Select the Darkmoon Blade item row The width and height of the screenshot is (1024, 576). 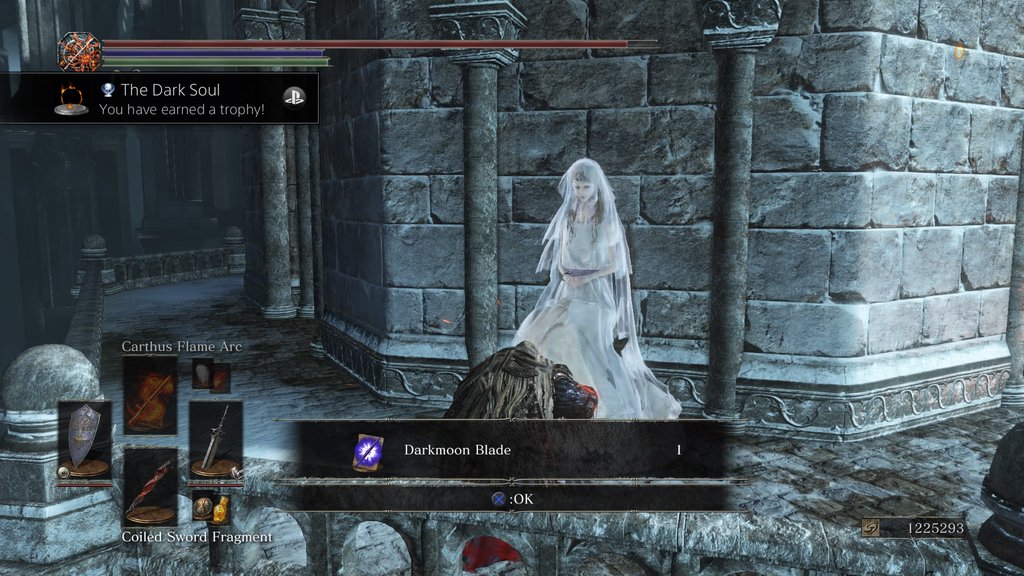click(x=510, y=450)
